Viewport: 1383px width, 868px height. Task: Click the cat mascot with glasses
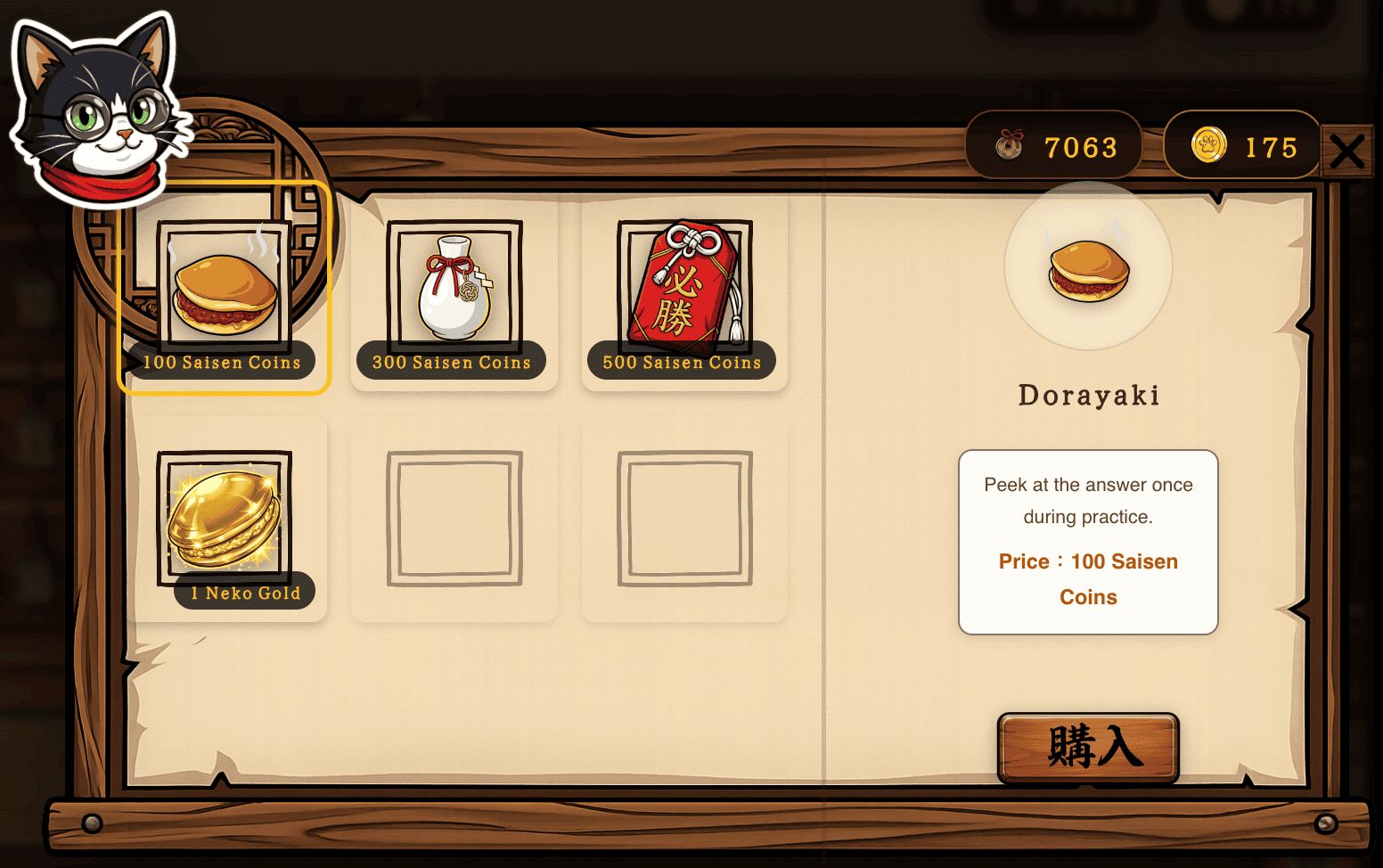pos(96,107)
